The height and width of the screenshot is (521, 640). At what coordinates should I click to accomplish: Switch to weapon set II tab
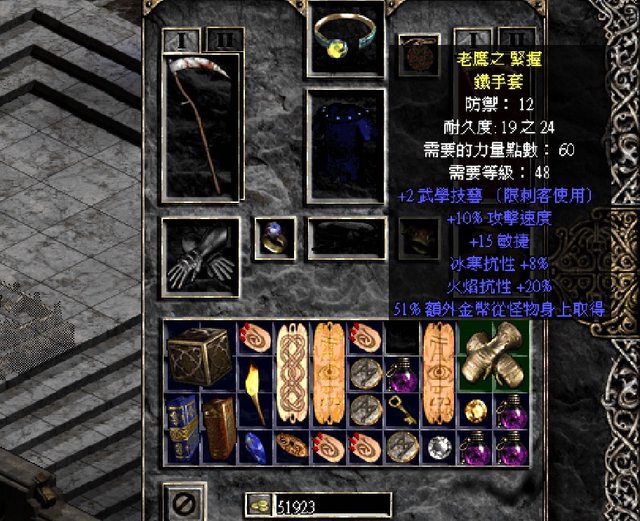coord(225,41)
